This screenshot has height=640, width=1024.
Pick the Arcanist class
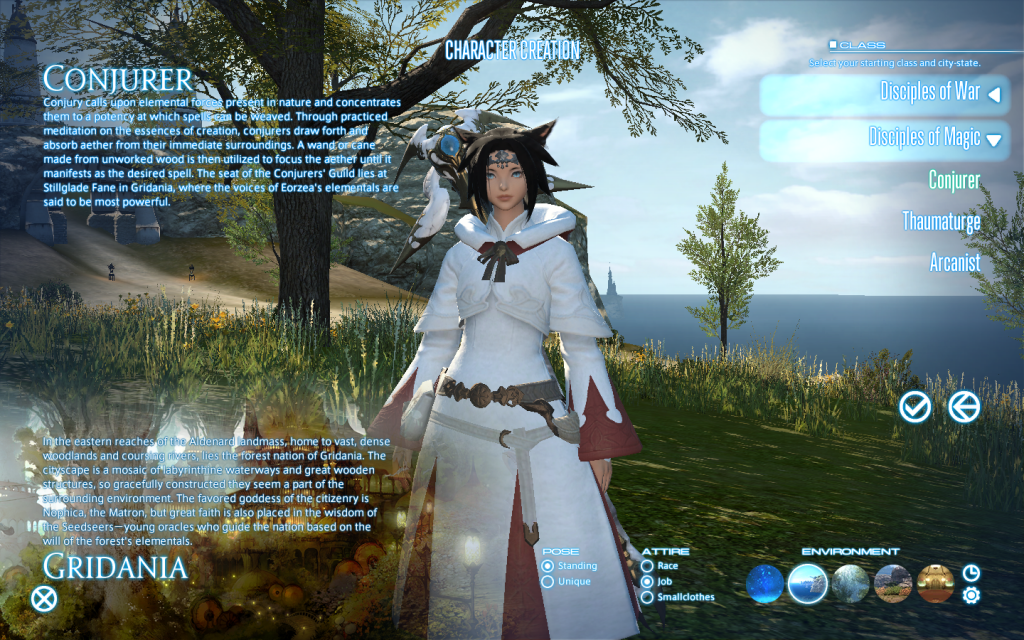[955, 263]
